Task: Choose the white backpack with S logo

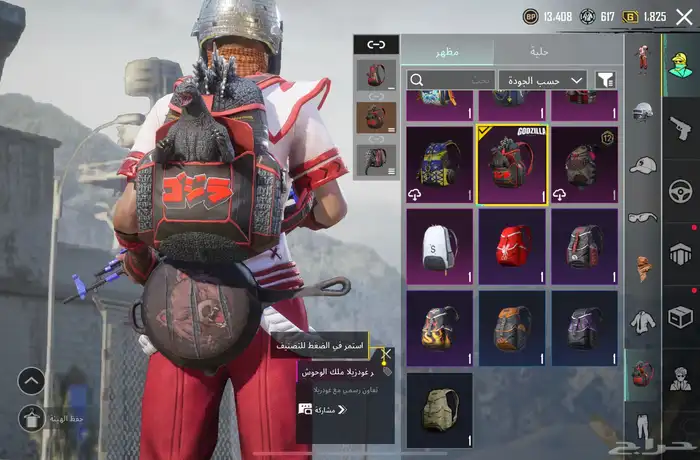Action: tap(440, 246)
